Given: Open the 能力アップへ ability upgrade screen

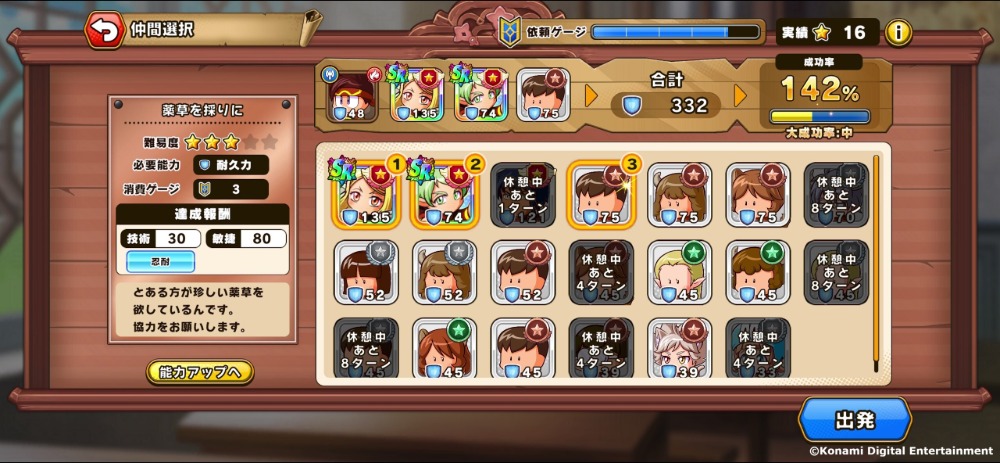Looking at the screenshot, I should point(200,372).
